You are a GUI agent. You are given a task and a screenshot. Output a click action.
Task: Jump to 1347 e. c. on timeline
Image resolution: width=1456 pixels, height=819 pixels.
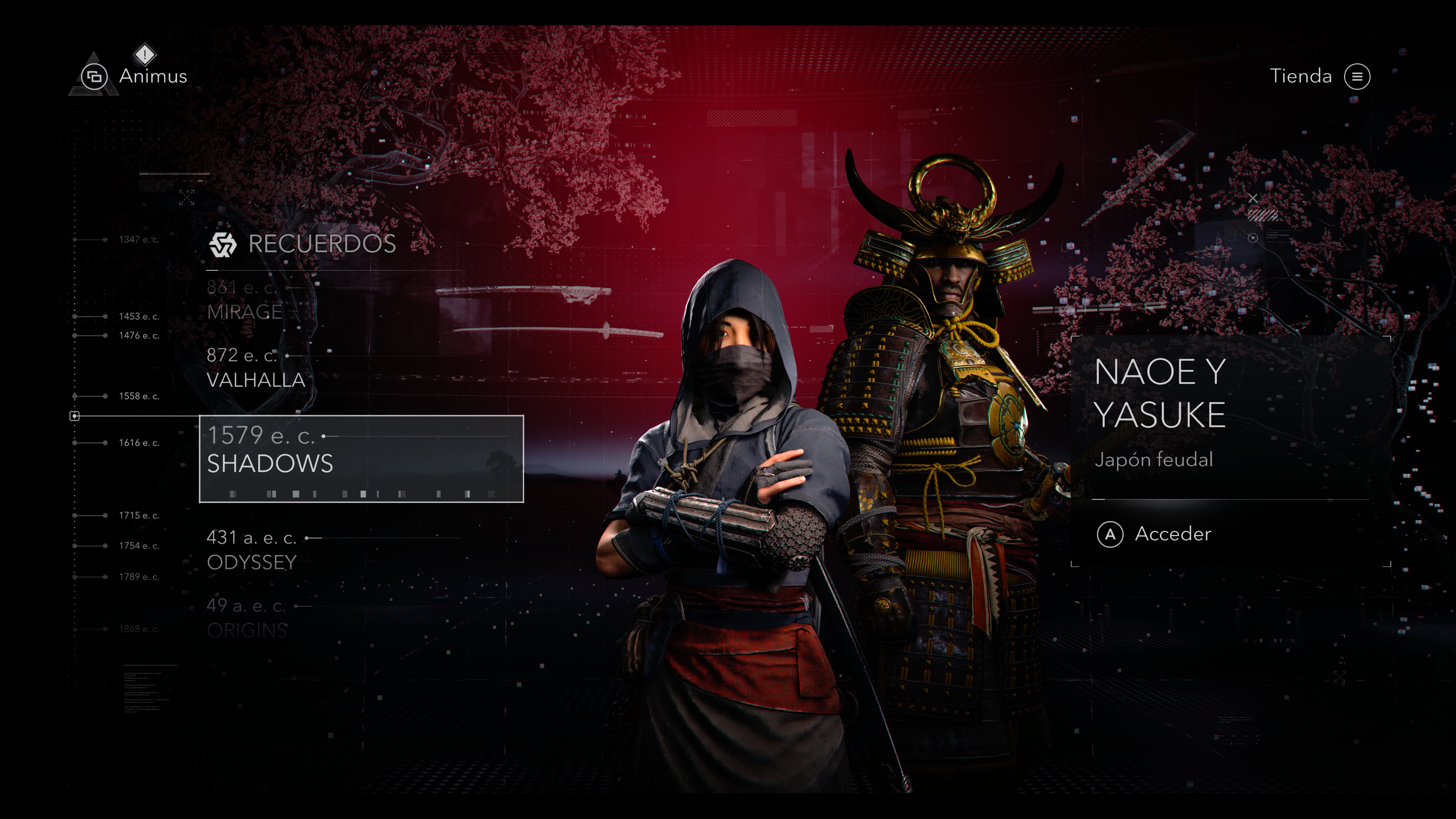[138, 240]
